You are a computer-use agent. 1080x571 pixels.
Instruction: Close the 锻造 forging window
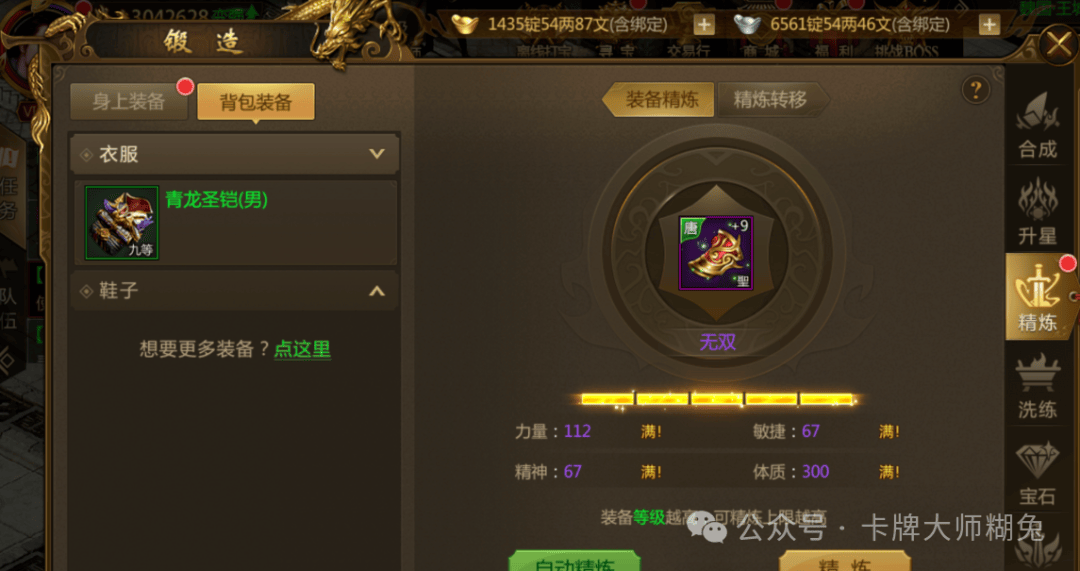1057,45
